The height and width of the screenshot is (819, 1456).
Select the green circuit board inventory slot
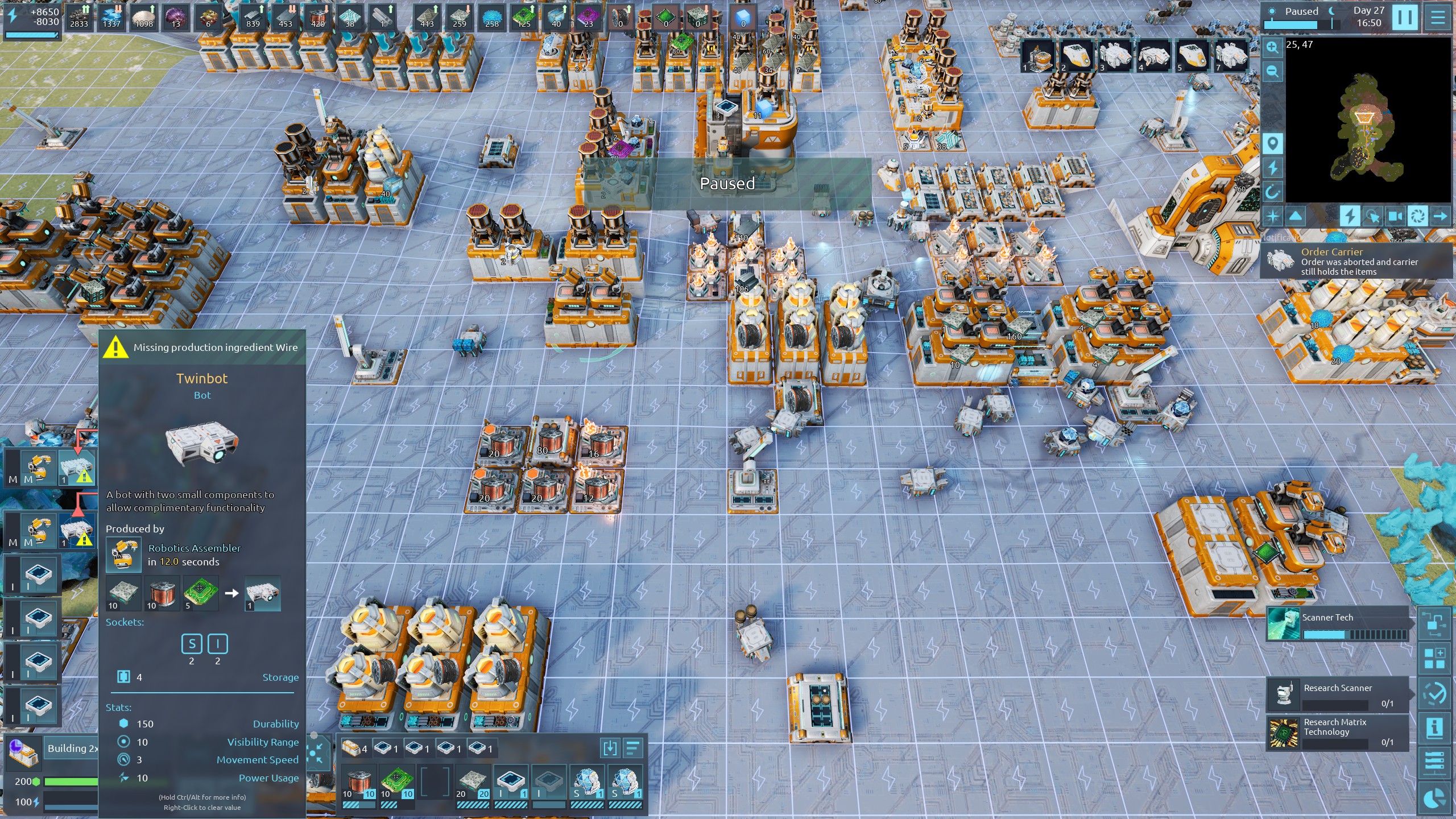point(396,784)
